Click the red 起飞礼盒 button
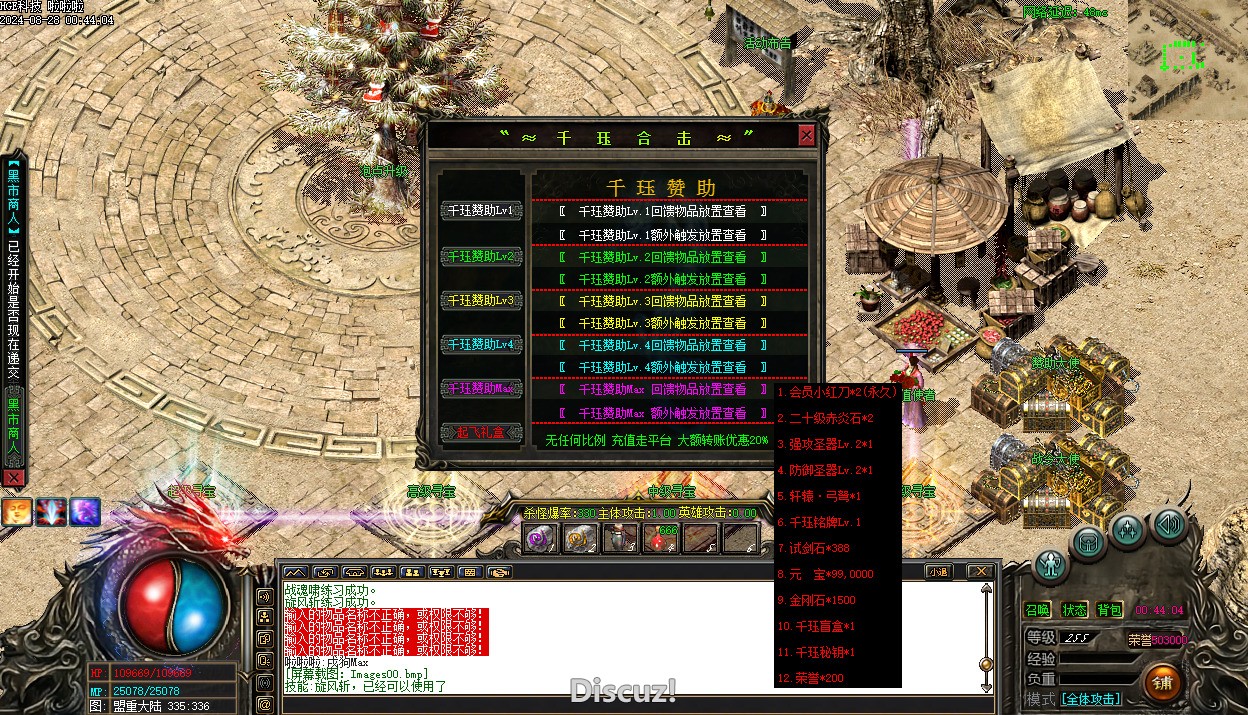The width and height of the screenshot is (1248, 715). 481,432
